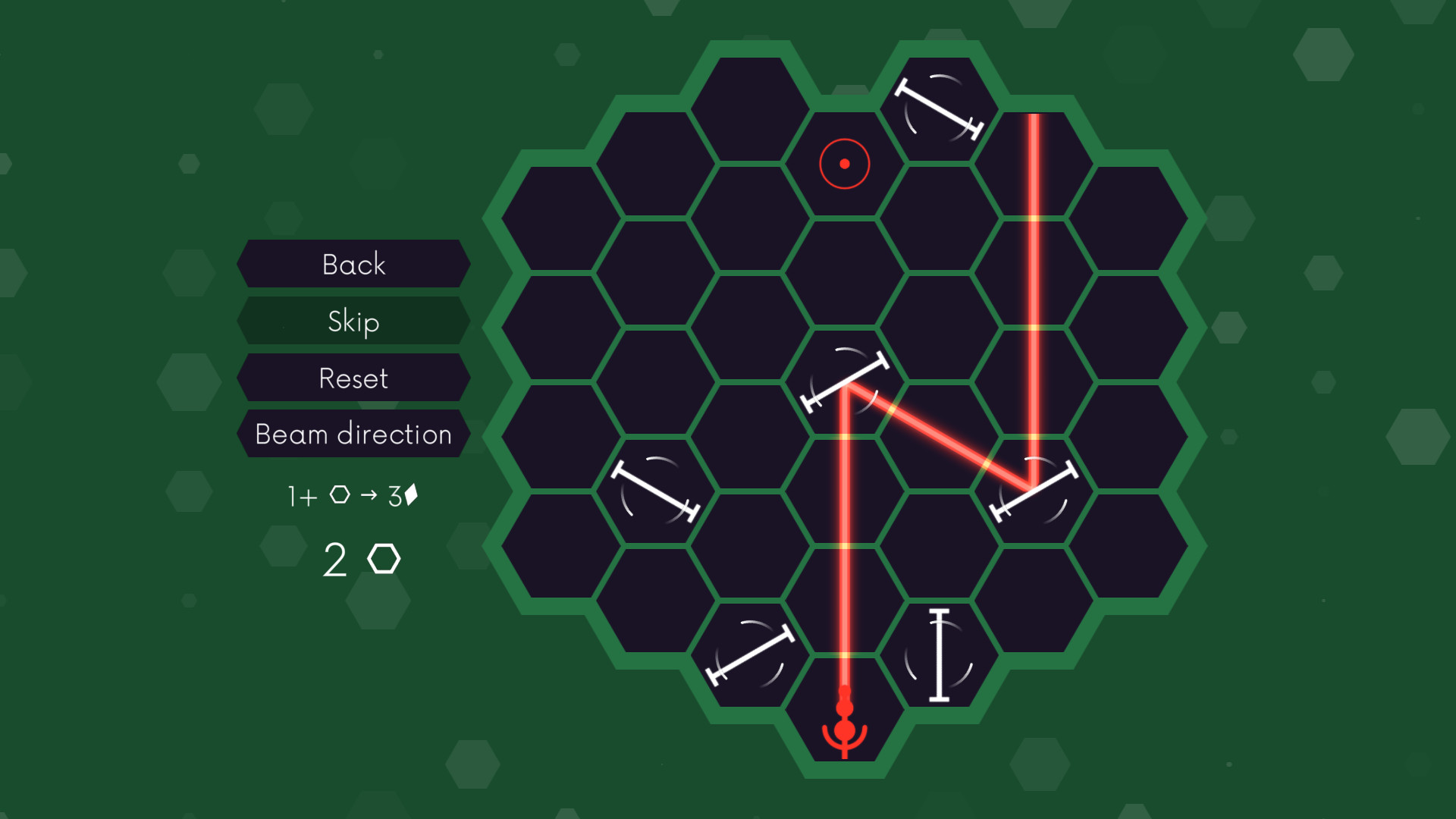Go to the Back menu option
The width and height of the screenshot is (1456, 819).
[353, 265]
